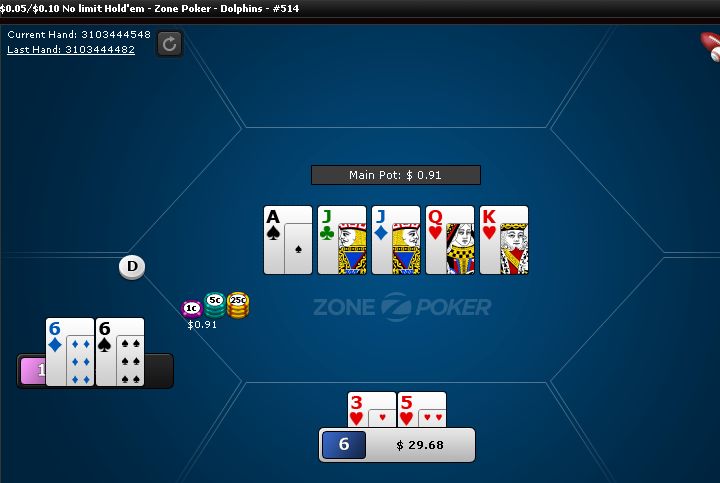Image resolution: width=720 pixels, height=483 pixels.
Task: Click the 6 of spades opponent card
Action: click(x=120, y=351)
